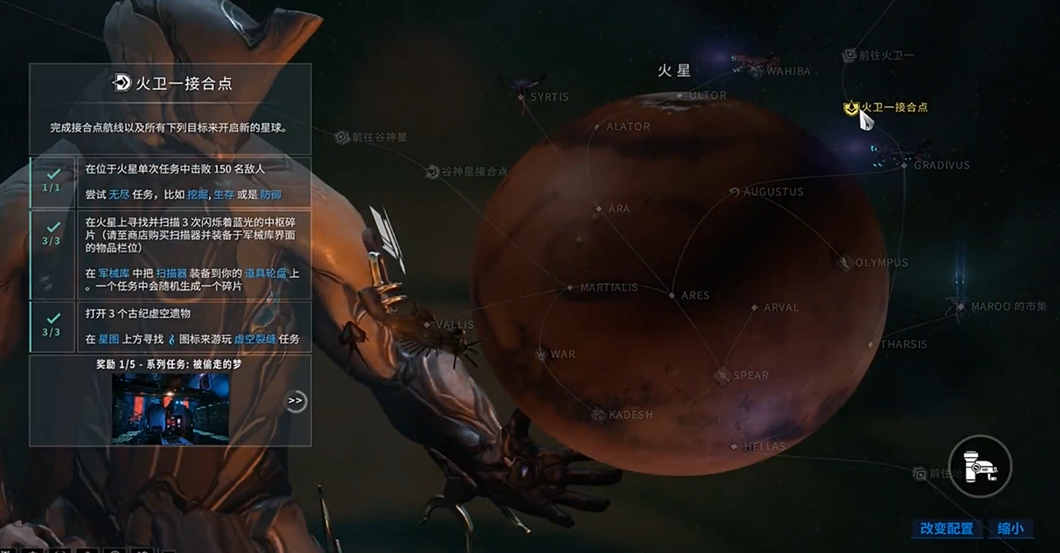Choose the Kadesh mission node

598,414
